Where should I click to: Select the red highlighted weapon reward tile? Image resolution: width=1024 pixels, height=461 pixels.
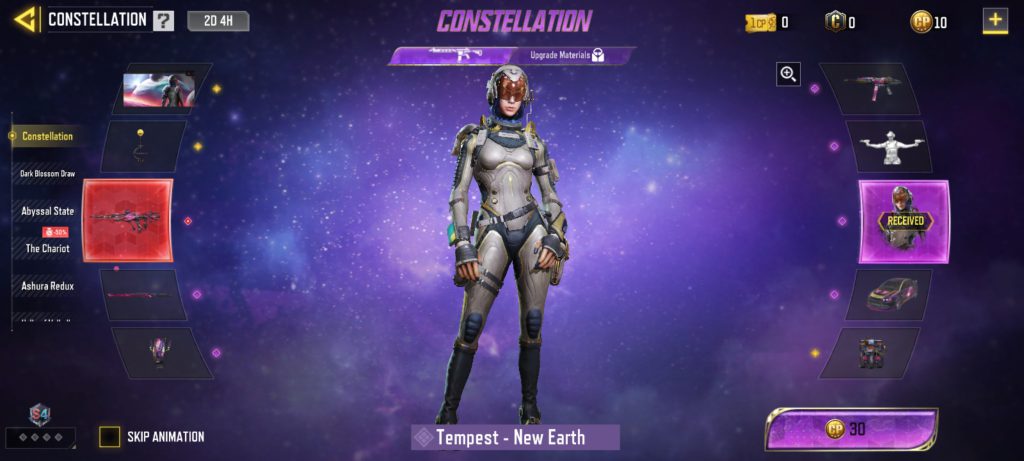(x=128, y=219)
